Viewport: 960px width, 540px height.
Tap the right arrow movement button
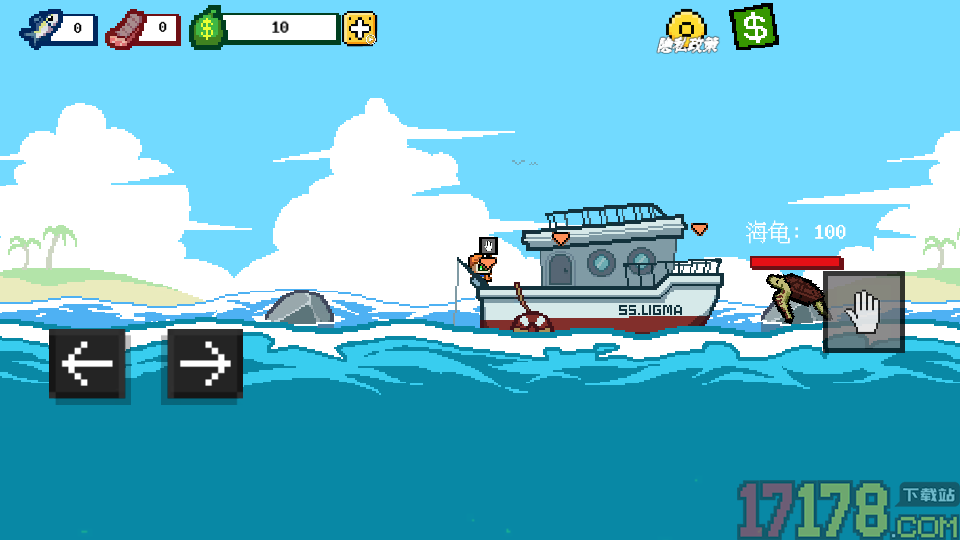(205, 364)
